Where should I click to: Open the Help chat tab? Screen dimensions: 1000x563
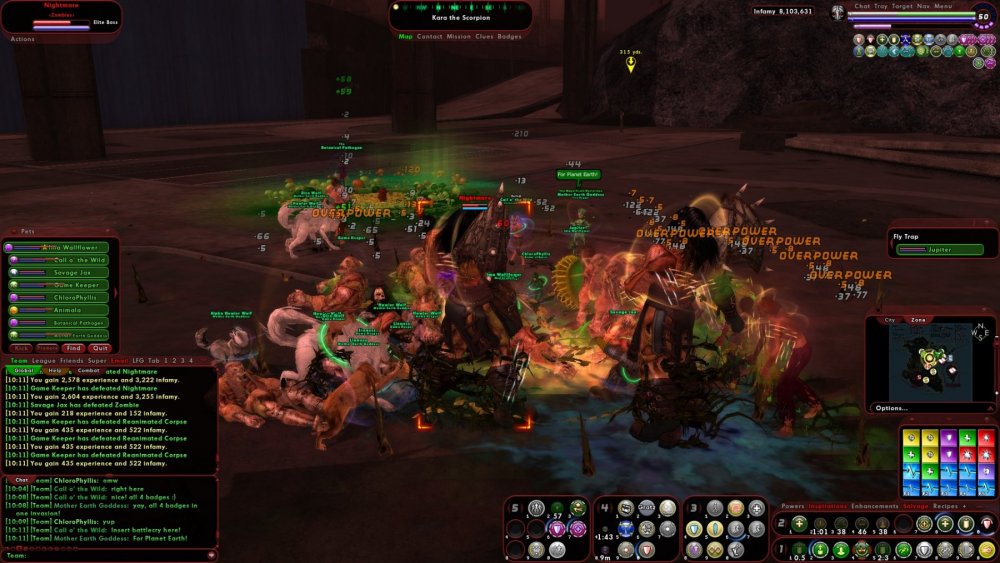(55, 370)
